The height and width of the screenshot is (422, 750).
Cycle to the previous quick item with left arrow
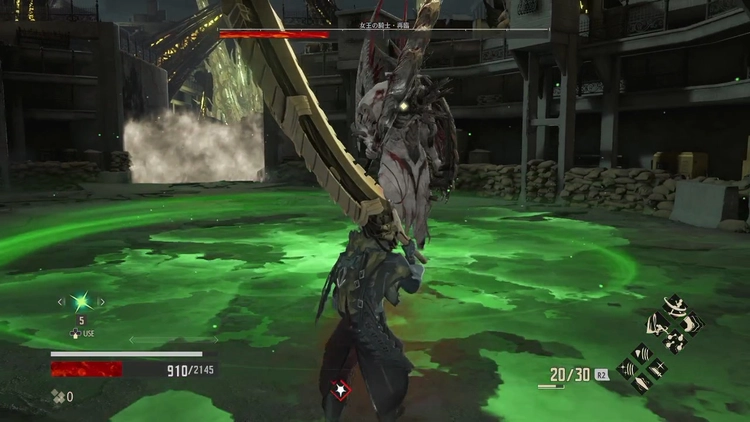point(61,301)
